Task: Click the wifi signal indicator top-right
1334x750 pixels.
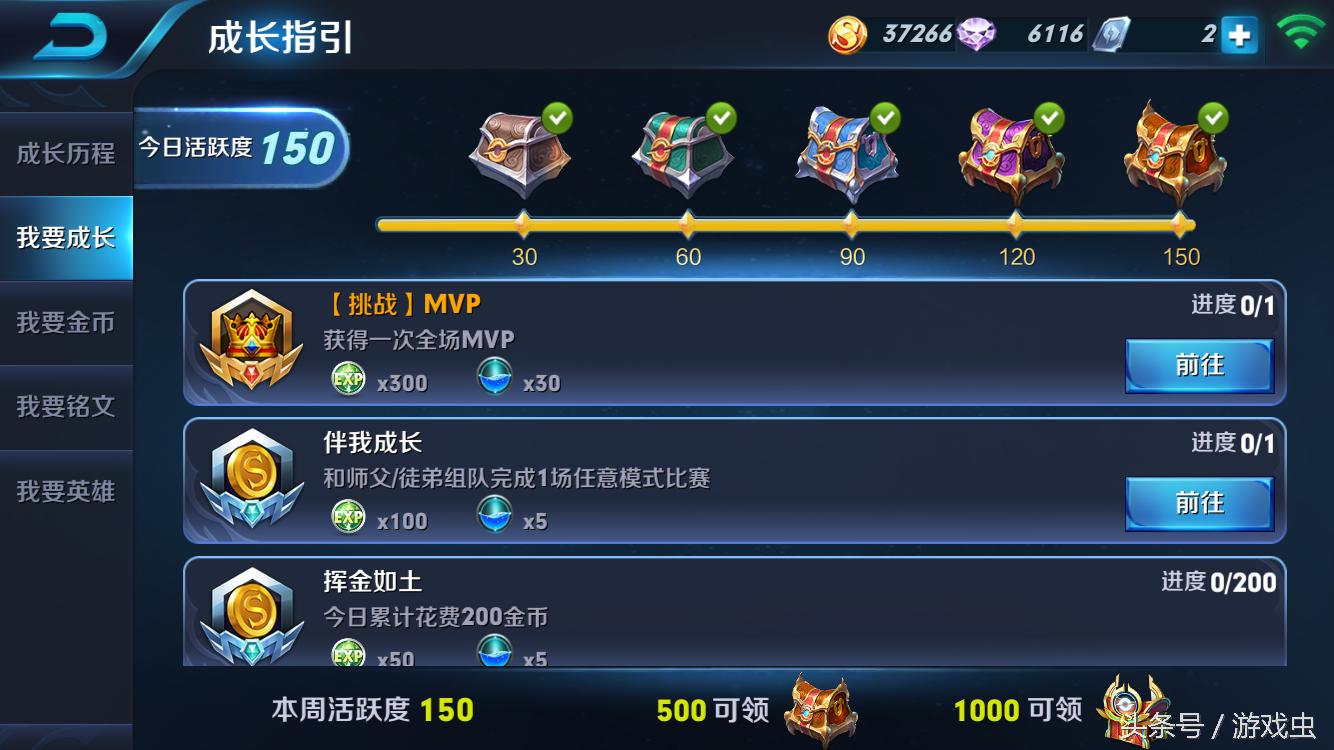Action: (x=1303, y=30)
